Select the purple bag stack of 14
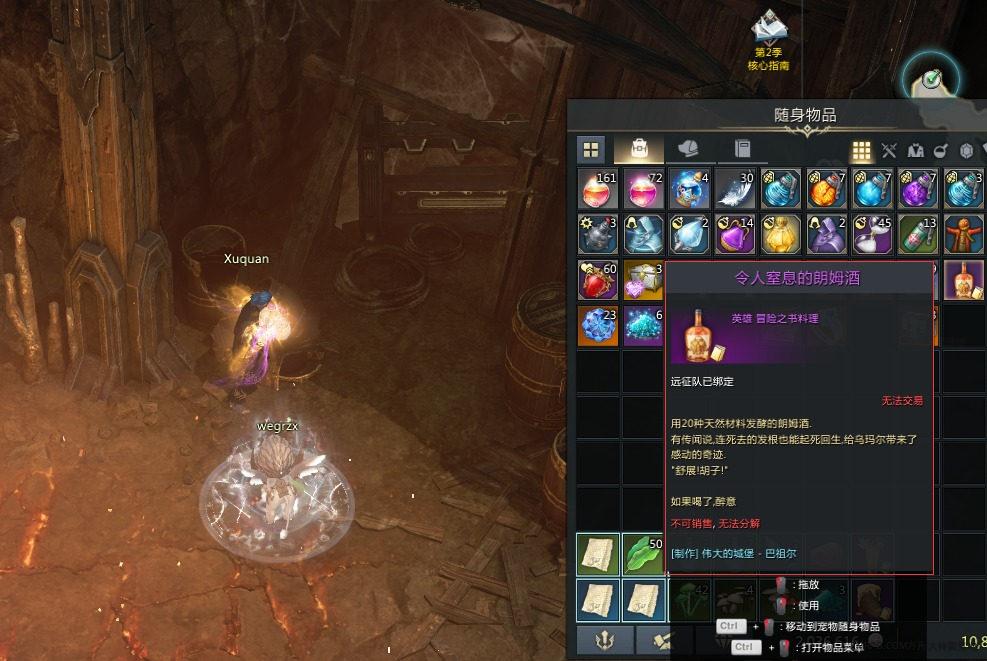Image resolution: width=987 pixels, height=661 pixels. pyautogui.click(x=735, y=235)
